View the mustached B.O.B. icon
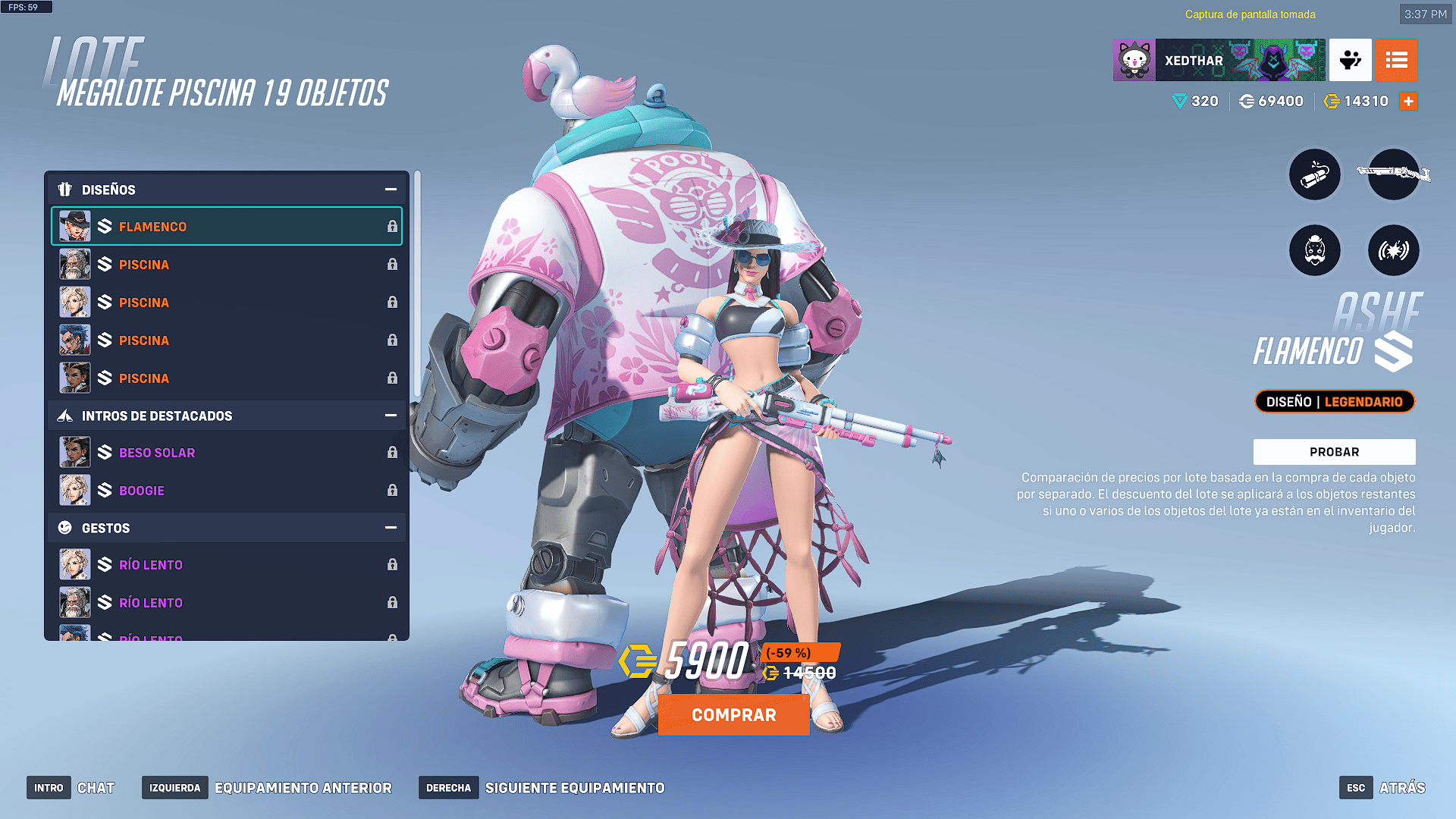The width and height of the screenshot is (1456, 819). [x=1315, y=250]
